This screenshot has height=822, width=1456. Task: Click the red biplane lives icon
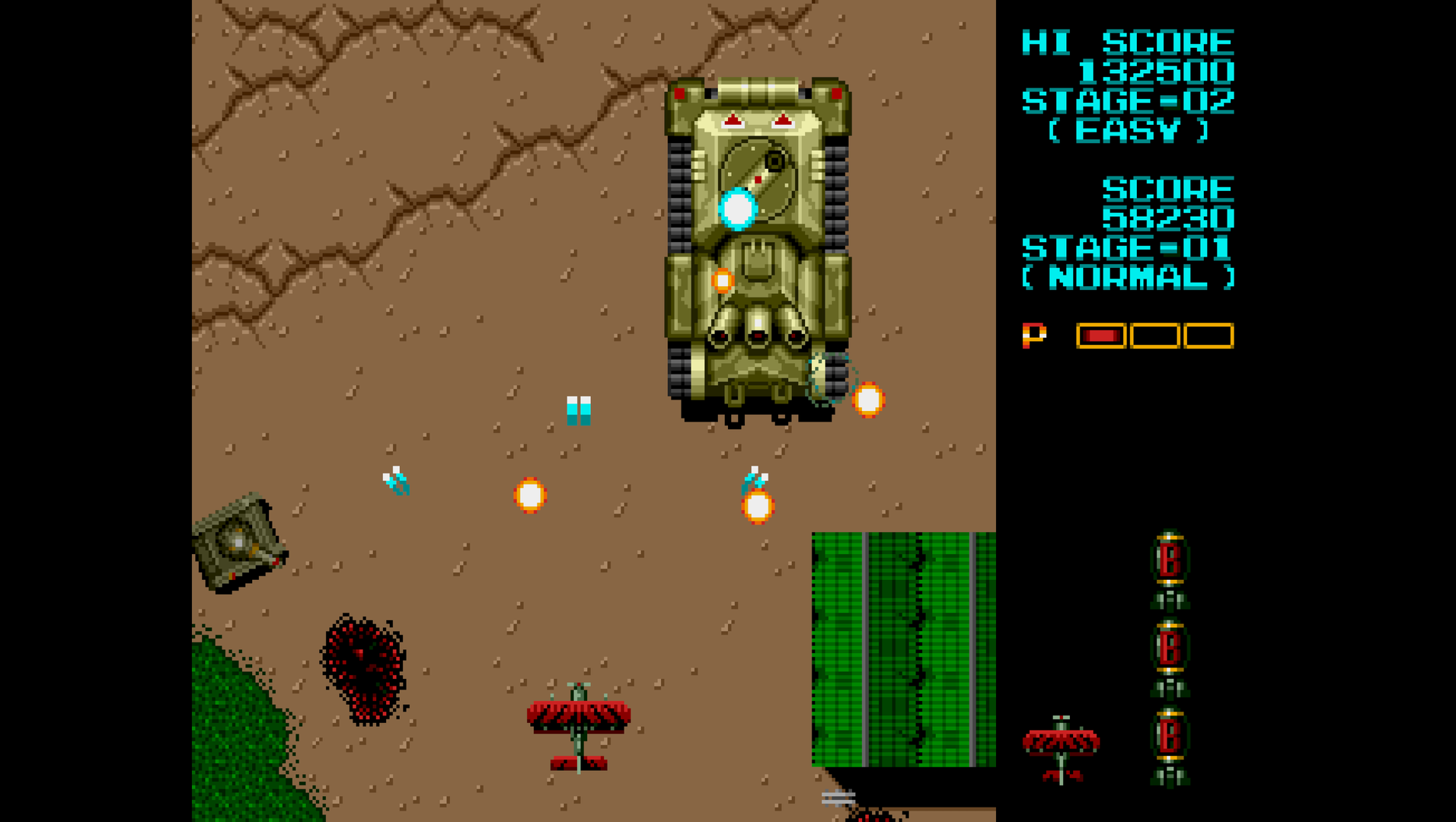click(1061, 748)
